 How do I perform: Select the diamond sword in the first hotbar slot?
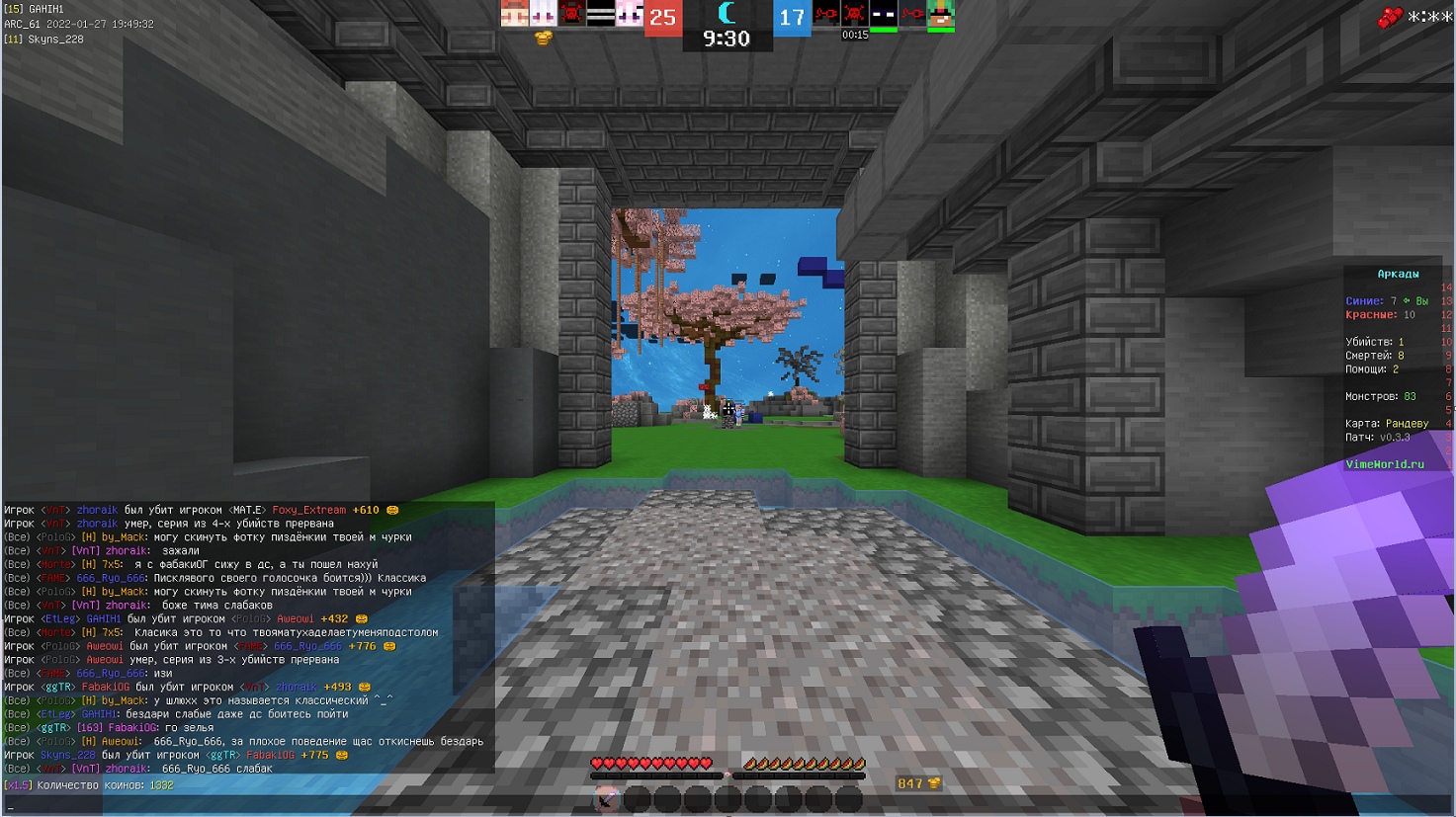[605, 798]
